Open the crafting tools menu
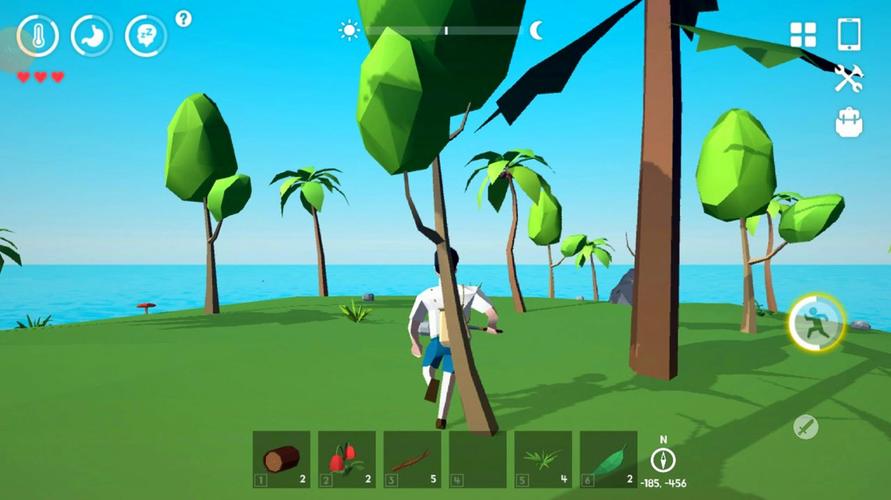 (849, 78)
